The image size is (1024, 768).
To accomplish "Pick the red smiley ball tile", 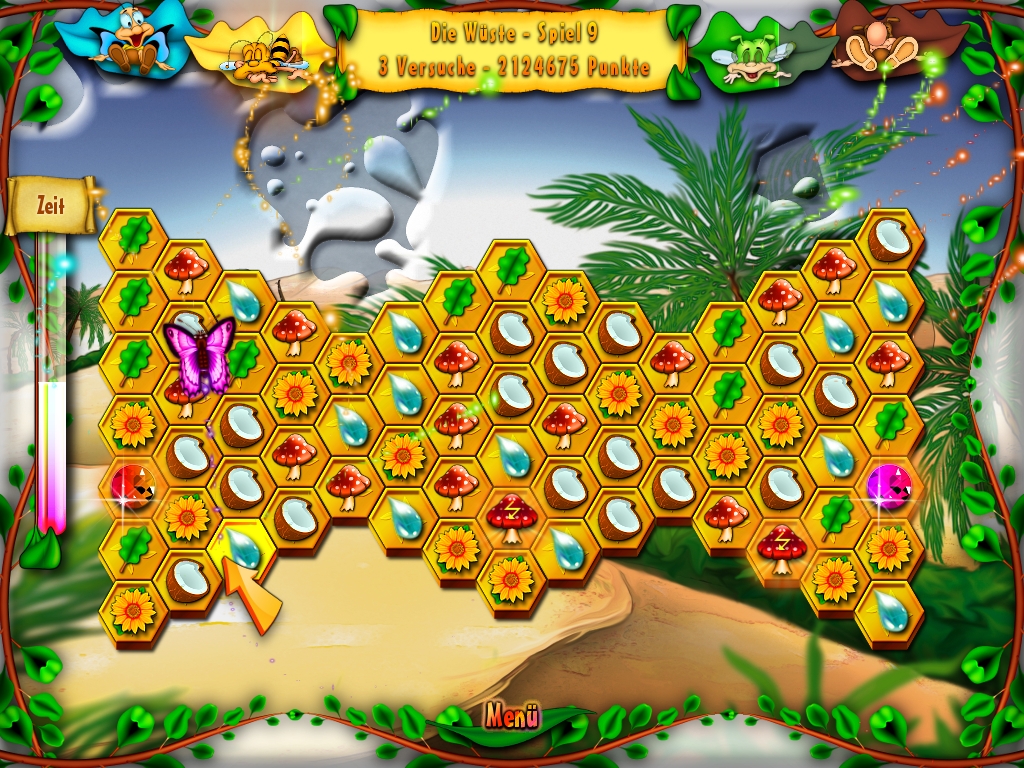I will [x=132, y=485].
